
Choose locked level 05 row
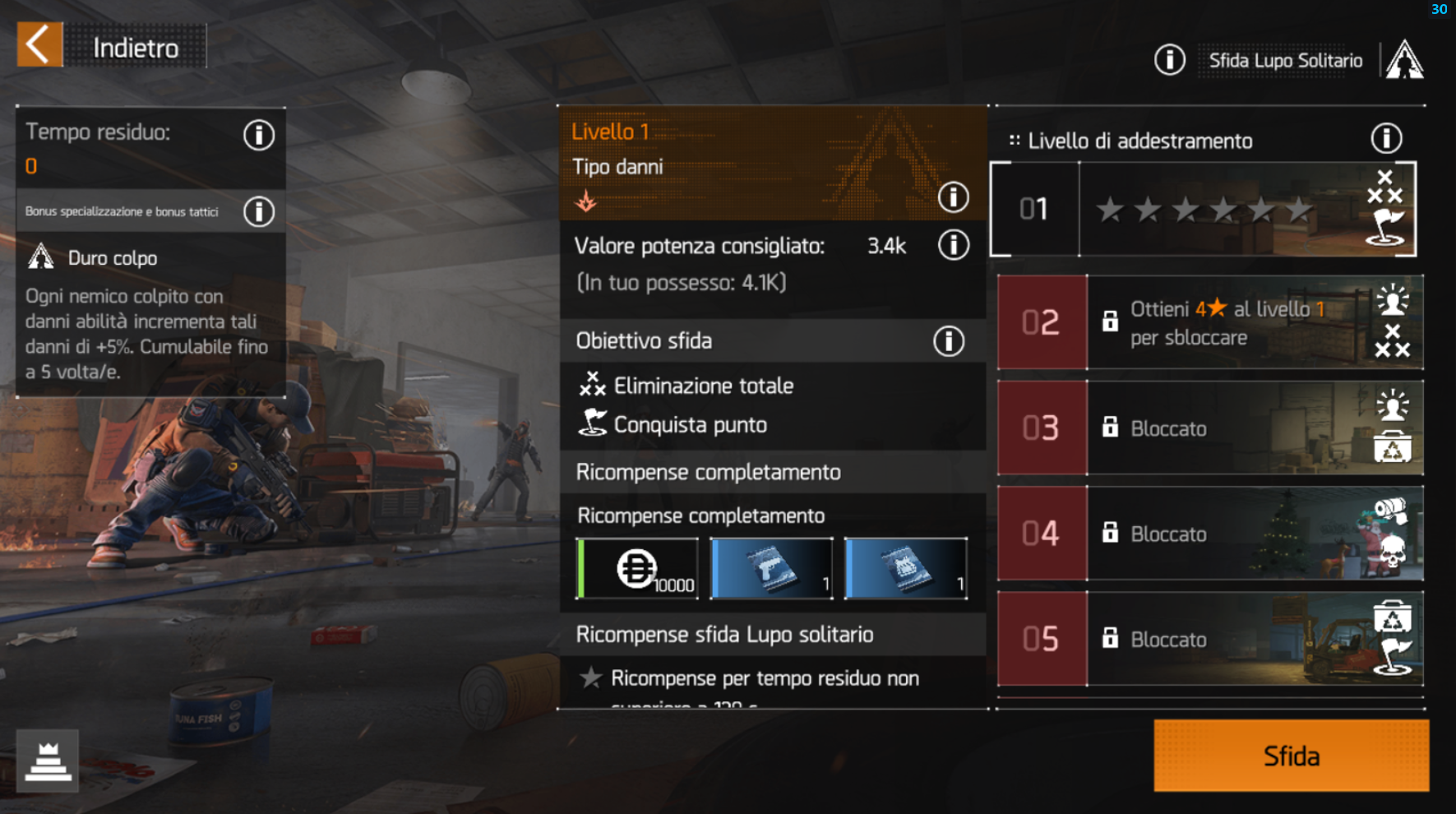tap(1210, 639)
